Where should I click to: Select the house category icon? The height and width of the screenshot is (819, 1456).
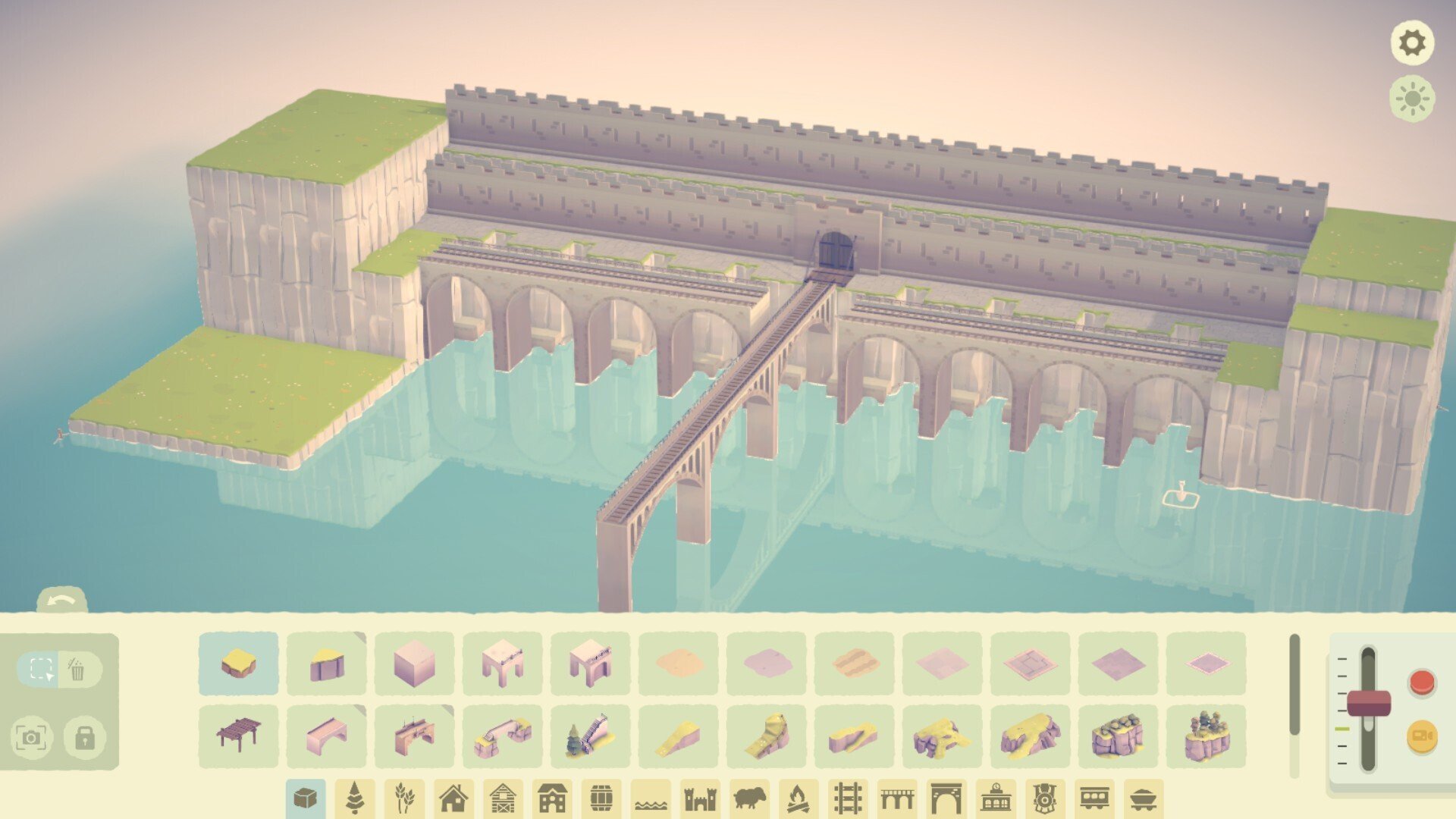pos(455,797)
